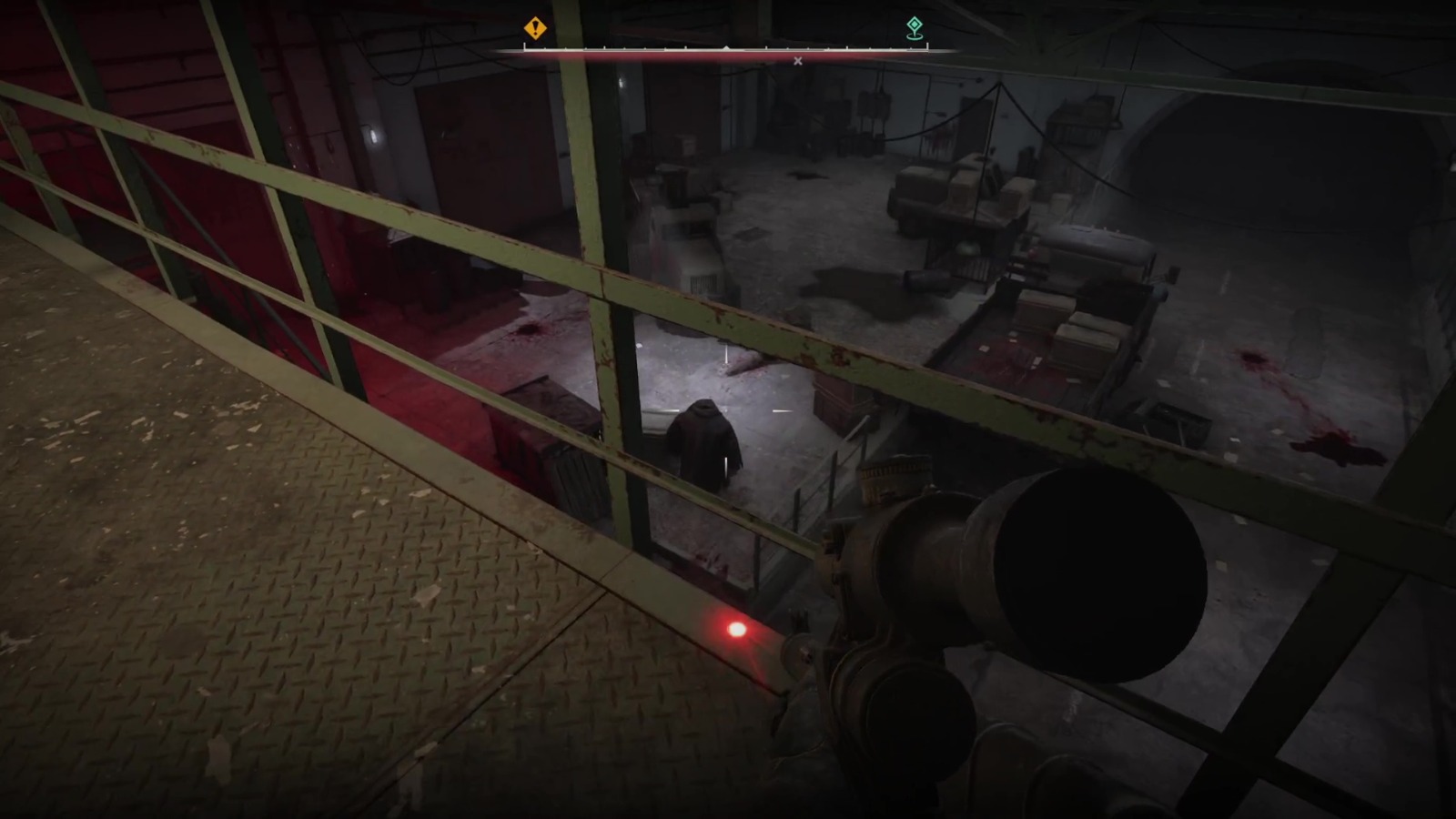Click the red laser sight dot
This screenshot has width=1456, height=819.
point(733,628)
